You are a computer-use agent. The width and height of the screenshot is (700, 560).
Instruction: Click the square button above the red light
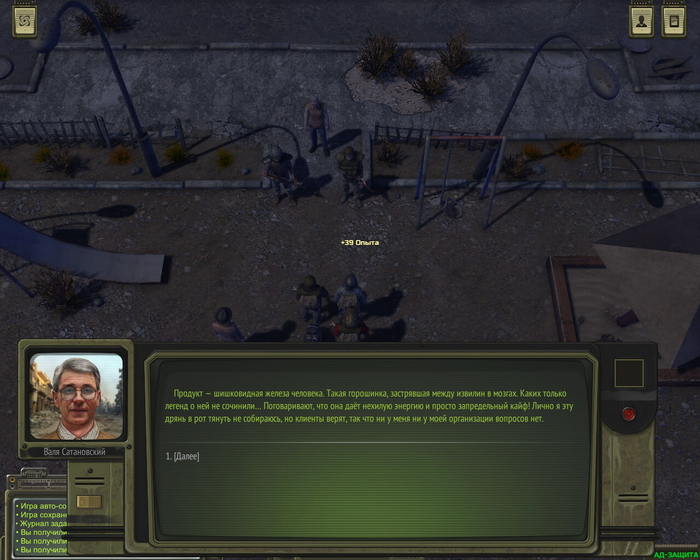[629, 374]
